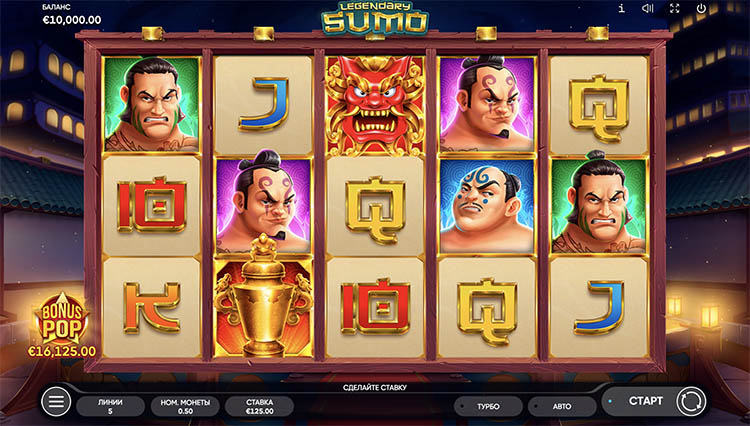Show the game info page
This screenshot has height=426, width=750.
[621, 9]
